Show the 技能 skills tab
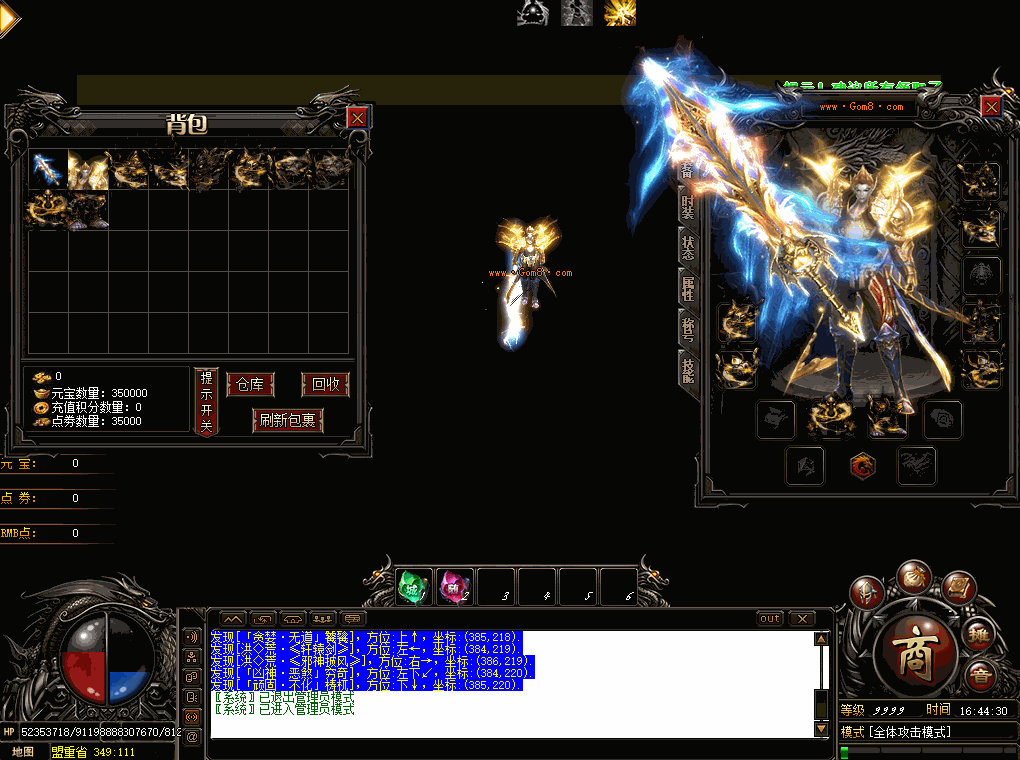The image size is (1020, 760). [x=687, y=369]
